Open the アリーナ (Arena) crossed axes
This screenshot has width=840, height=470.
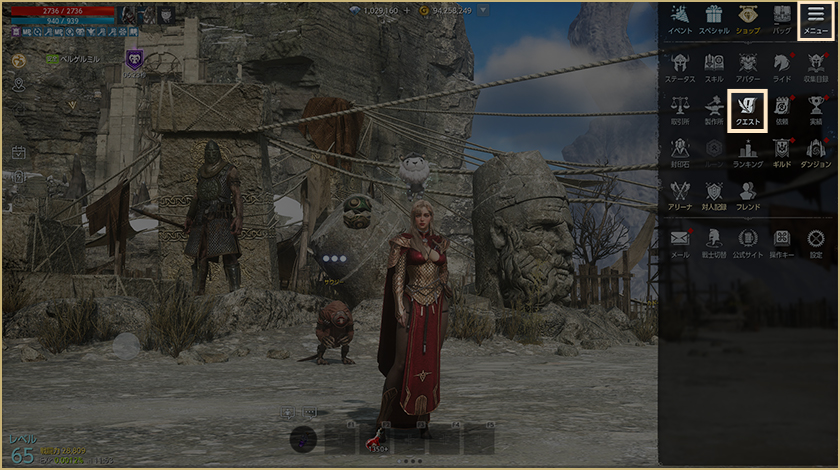coord(680,196)
